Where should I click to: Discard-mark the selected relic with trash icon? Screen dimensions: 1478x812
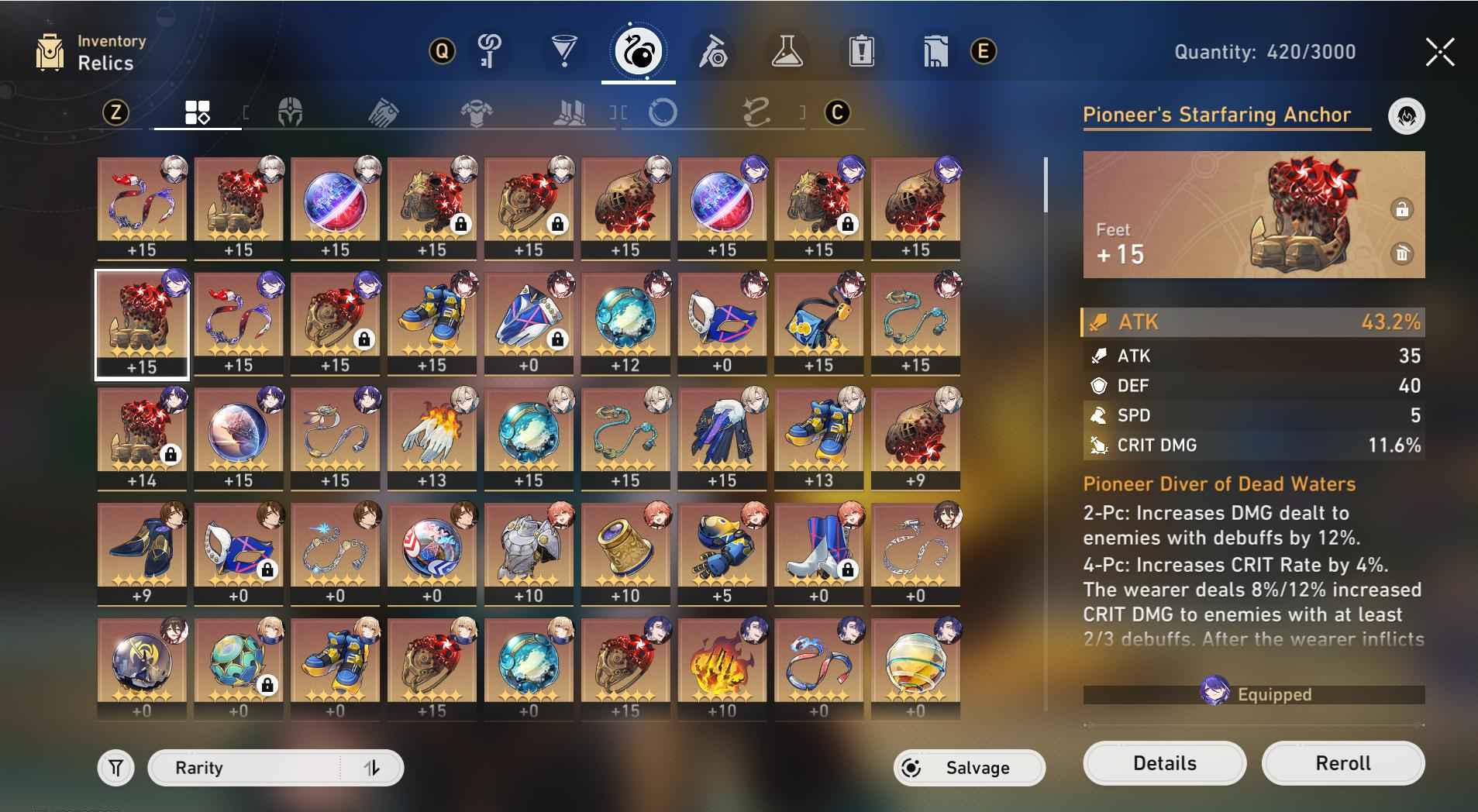[x=1401, y=254]
